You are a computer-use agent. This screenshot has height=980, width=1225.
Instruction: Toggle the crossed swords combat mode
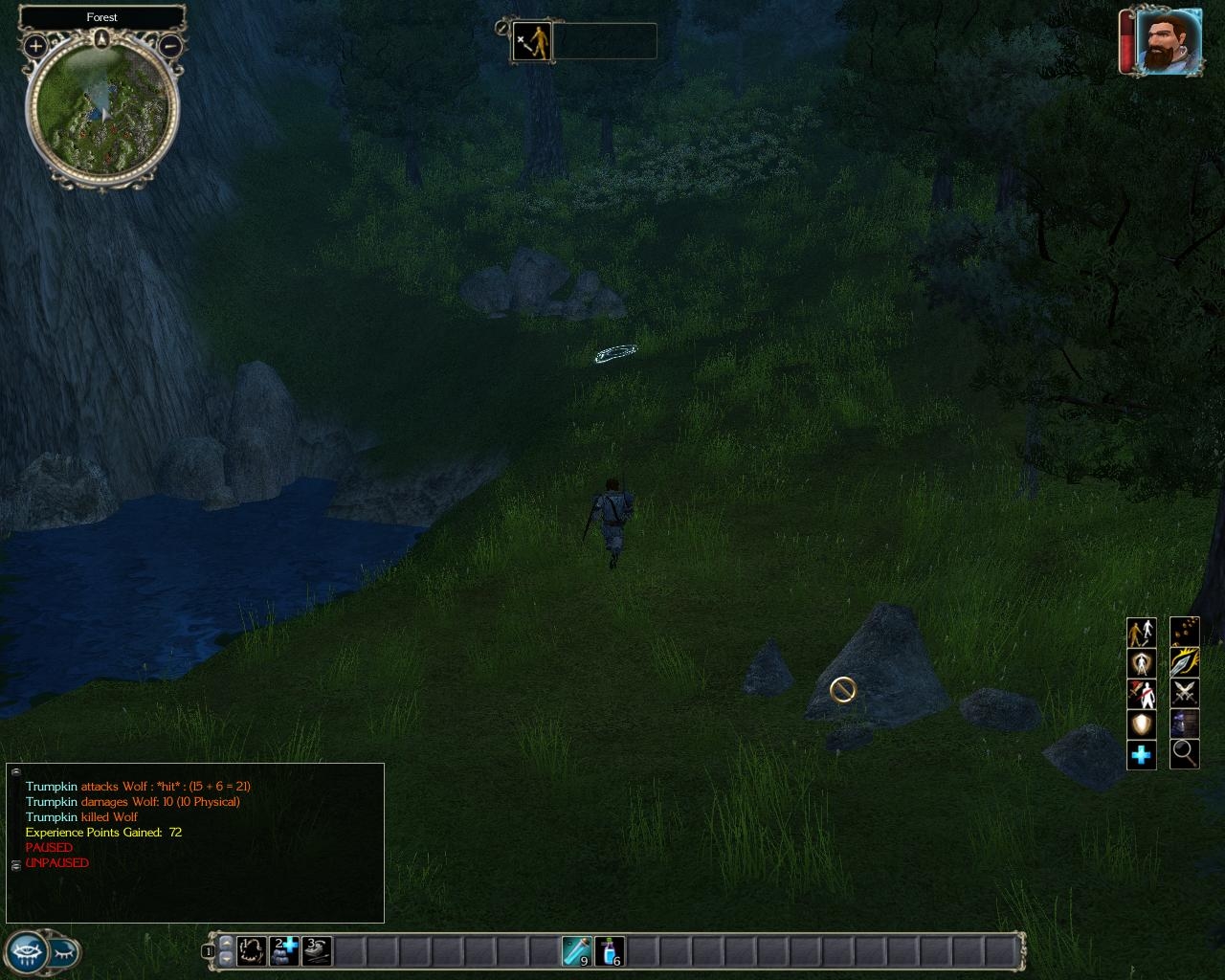click(x=1184, y=692)
